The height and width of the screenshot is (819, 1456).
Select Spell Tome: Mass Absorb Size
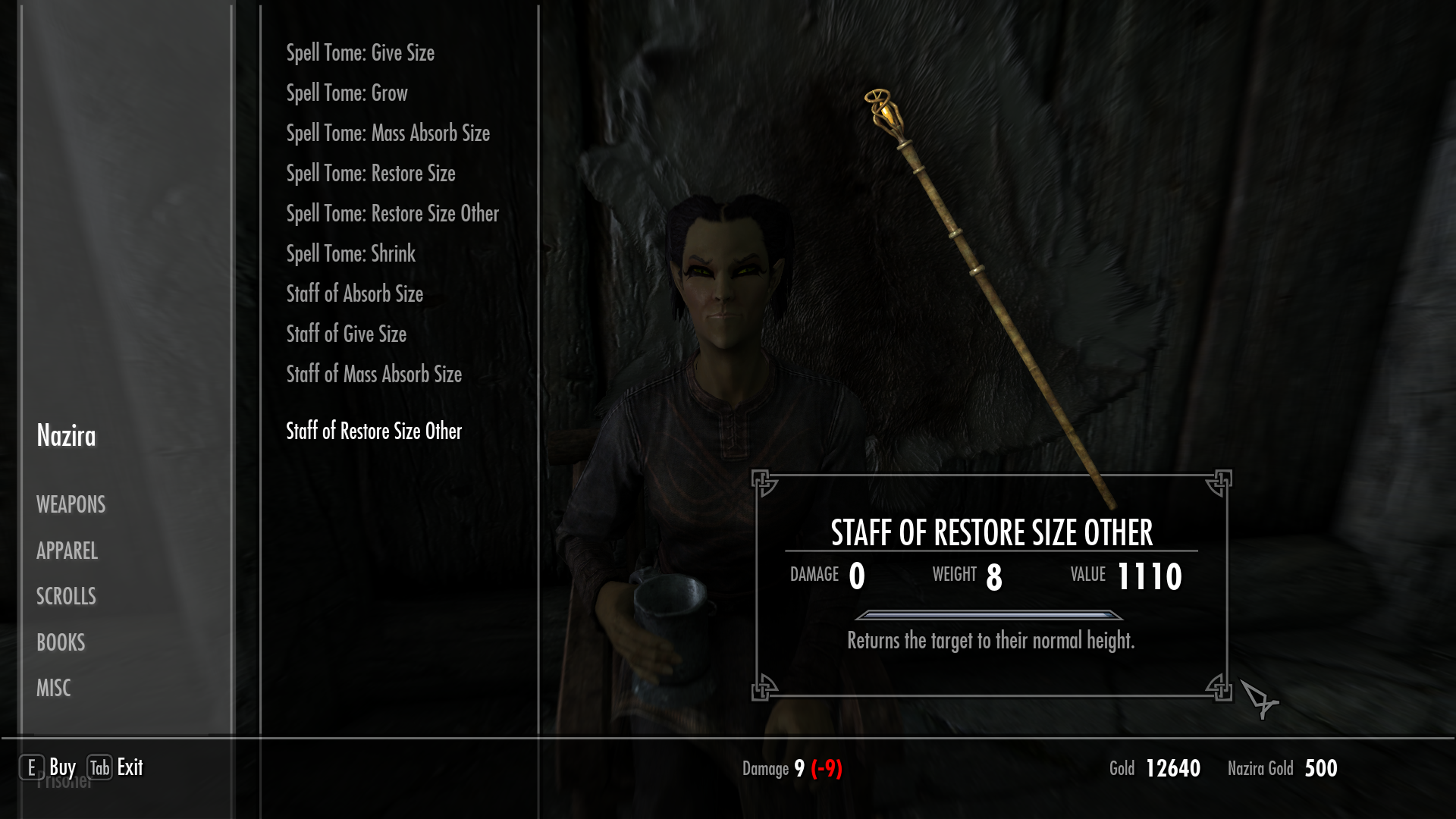coord(388,133)
